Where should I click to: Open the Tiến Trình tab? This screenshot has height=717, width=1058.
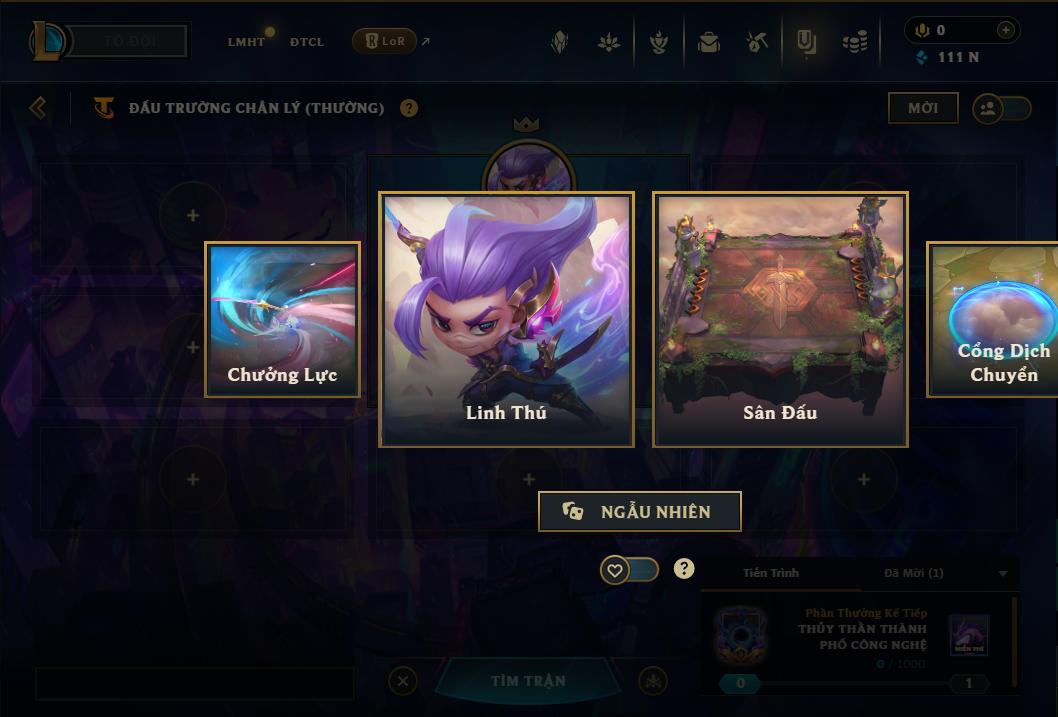coord(771,573)
